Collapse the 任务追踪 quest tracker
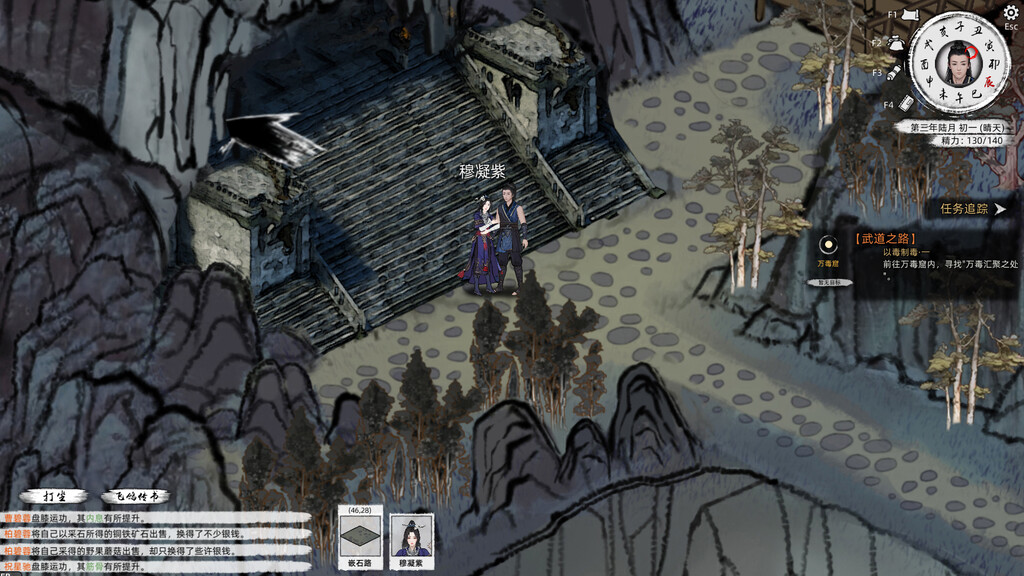The height and width of the screenshot is (576, 1024). pos(999,209)
